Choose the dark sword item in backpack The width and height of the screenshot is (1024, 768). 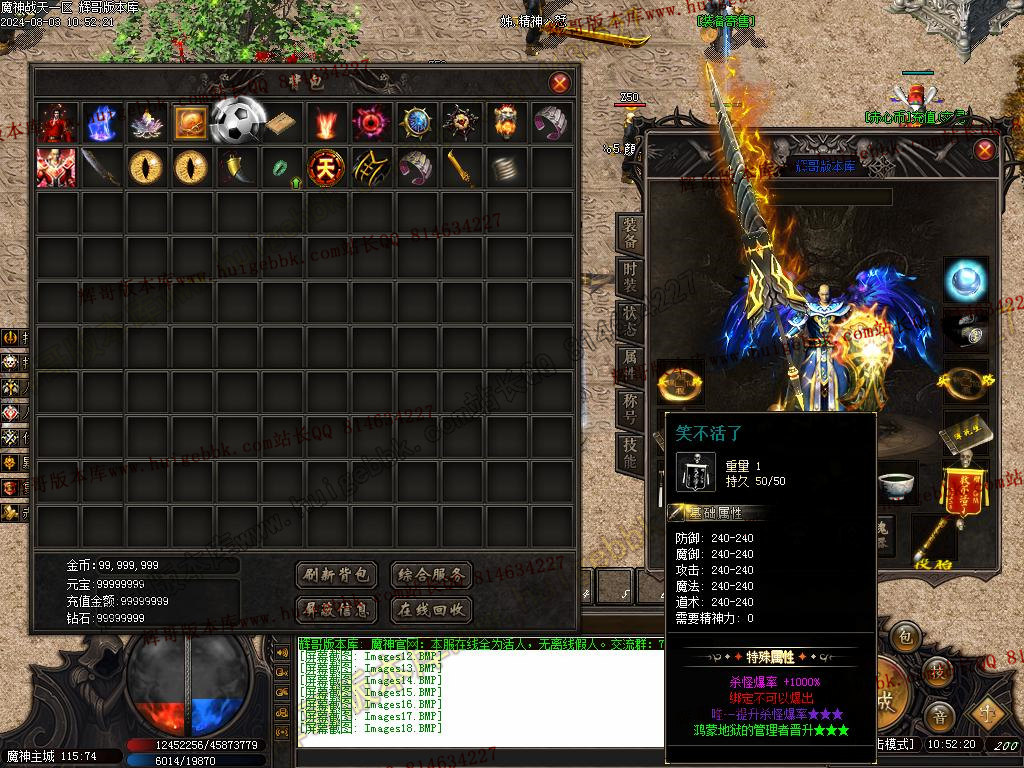pos(101,167)
